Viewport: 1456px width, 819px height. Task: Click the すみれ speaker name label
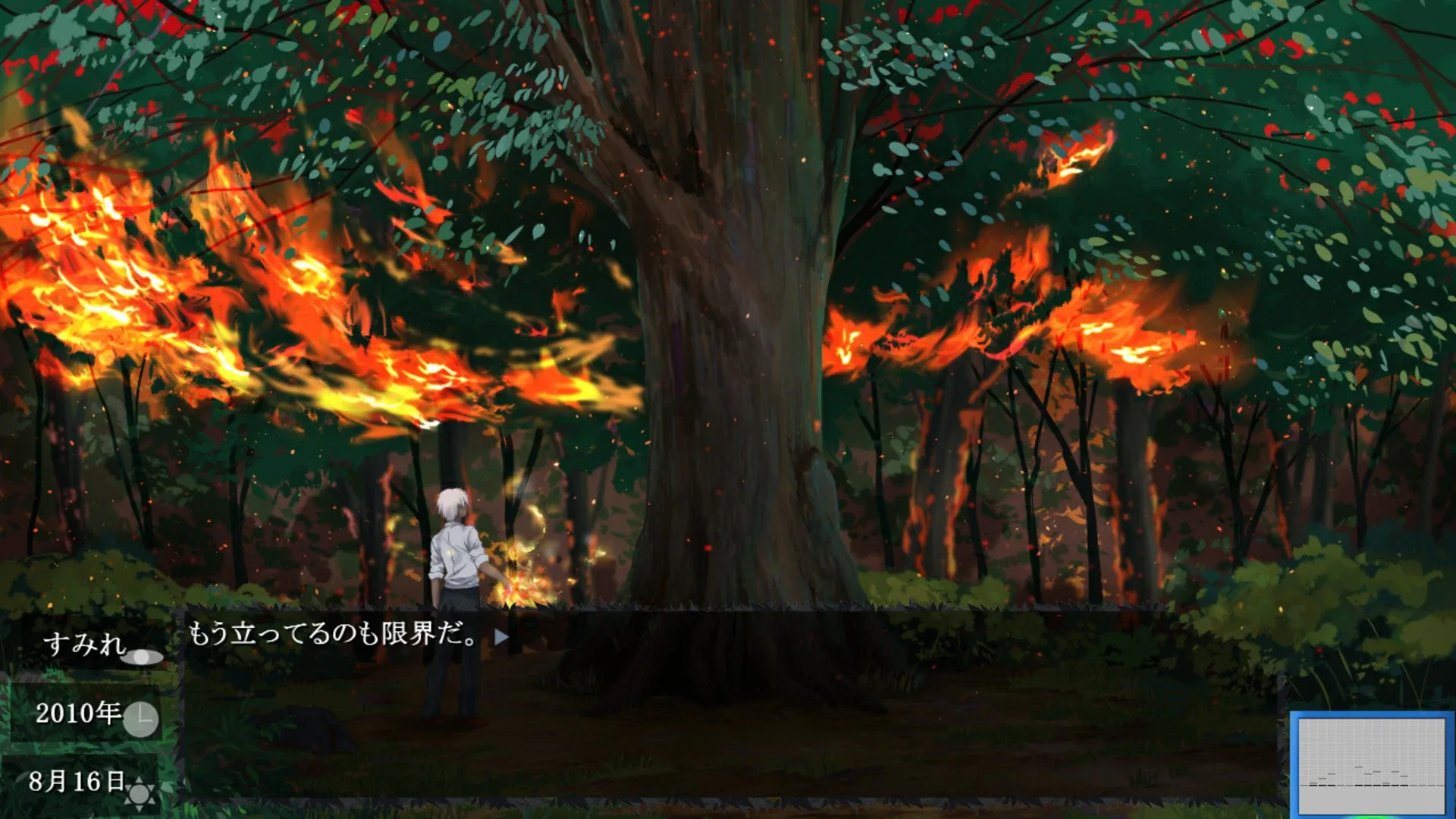click(86, 645)
